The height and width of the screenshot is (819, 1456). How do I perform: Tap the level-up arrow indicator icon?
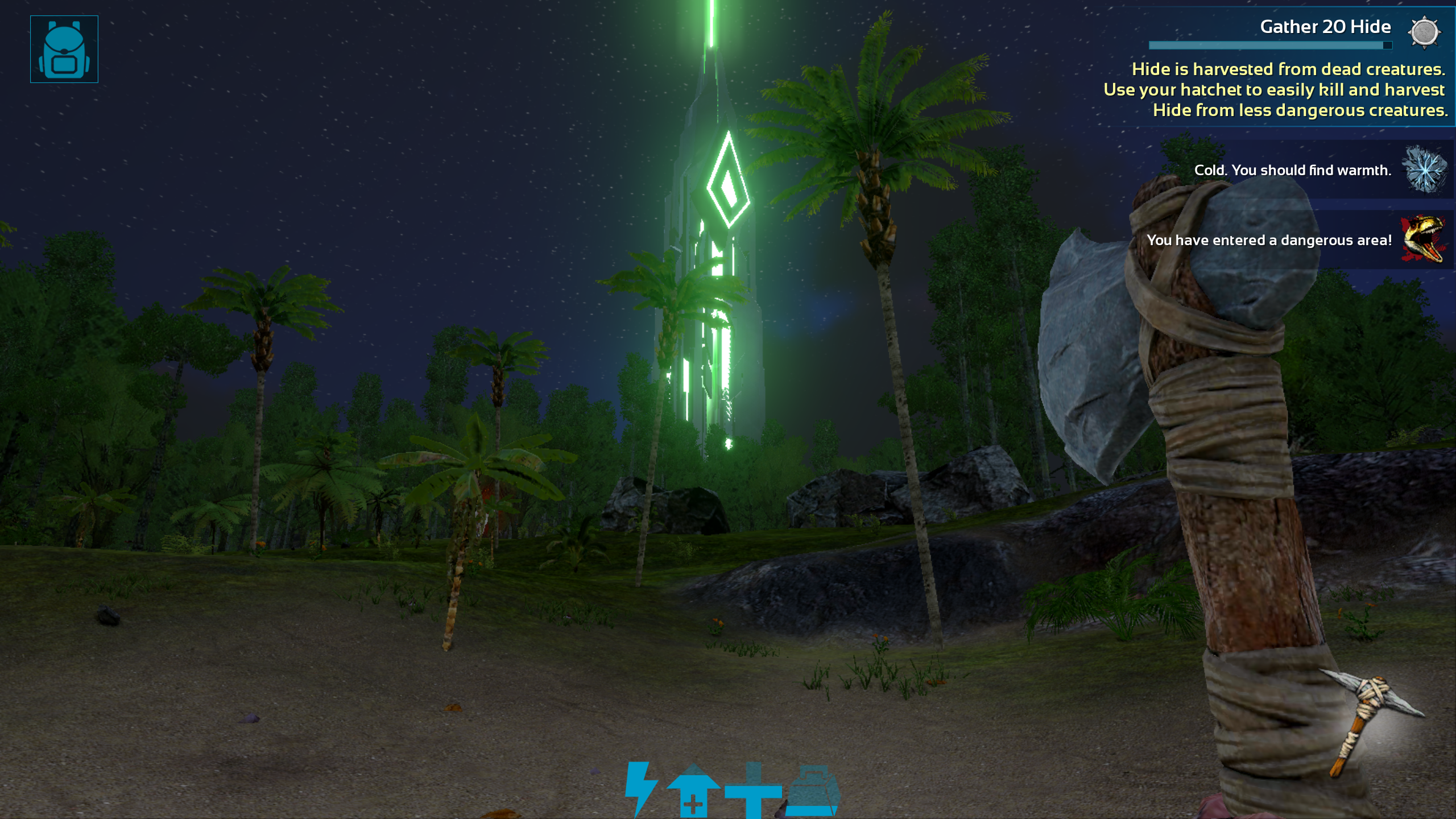coord(695,788)
